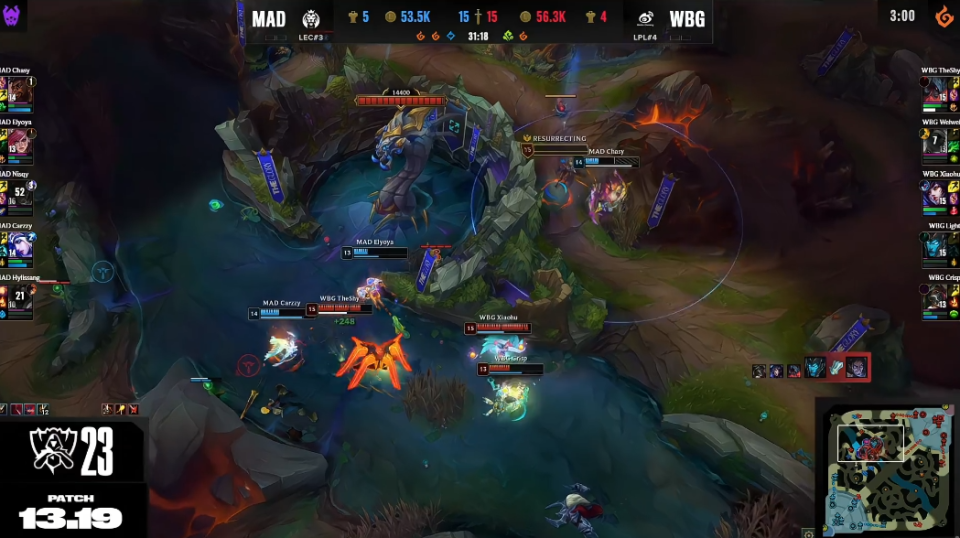Select WBG Crisp's champion portrait
Screen dimensions: 960x538
[x=935, y=299]
